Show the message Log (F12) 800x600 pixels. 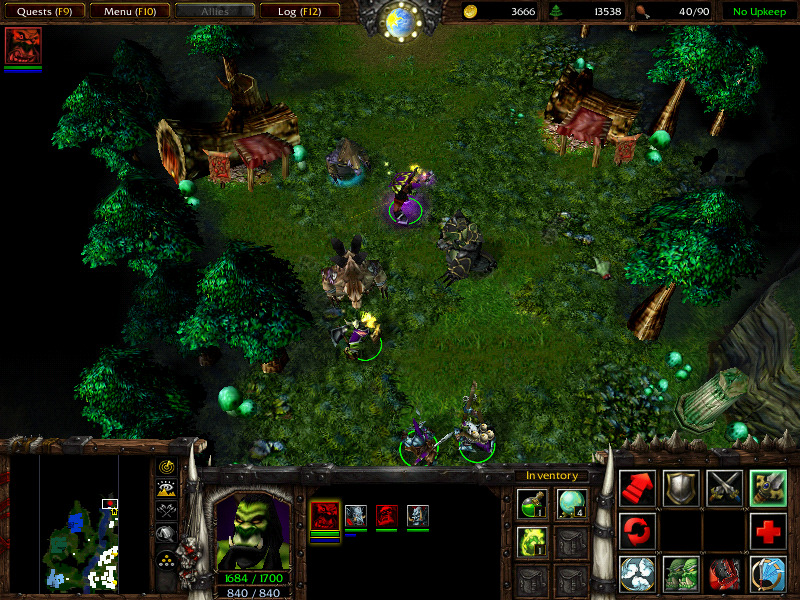pyautogui.click(x=299, y=12)
